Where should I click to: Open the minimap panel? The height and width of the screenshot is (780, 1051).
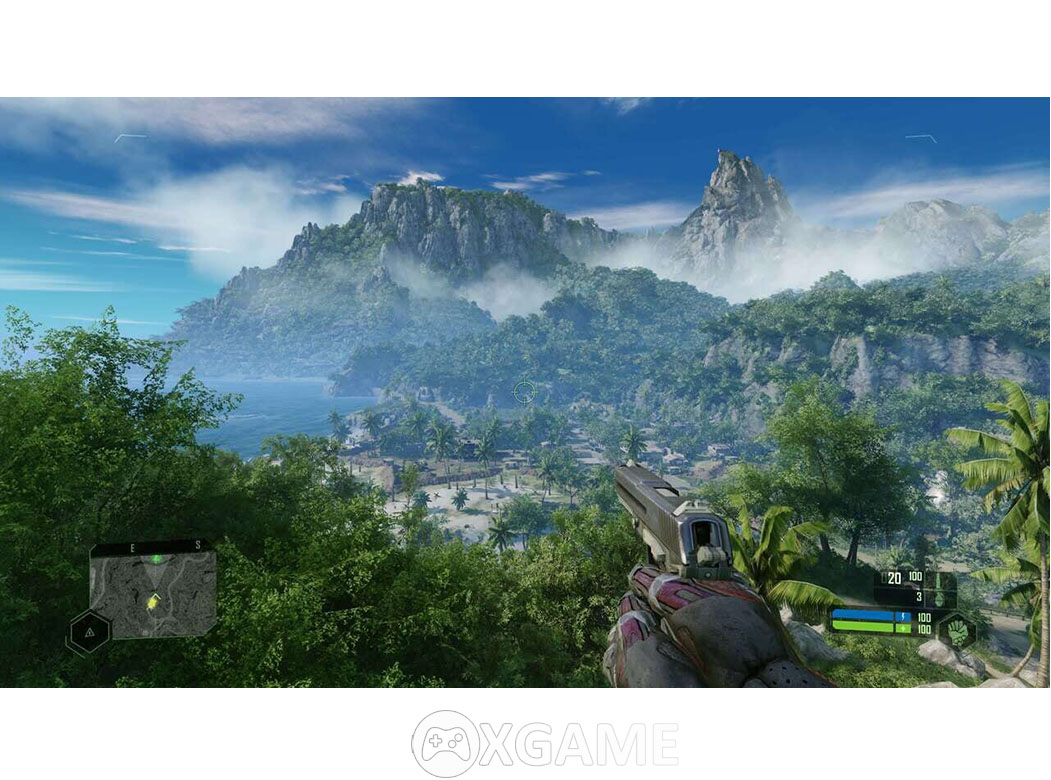152,590
